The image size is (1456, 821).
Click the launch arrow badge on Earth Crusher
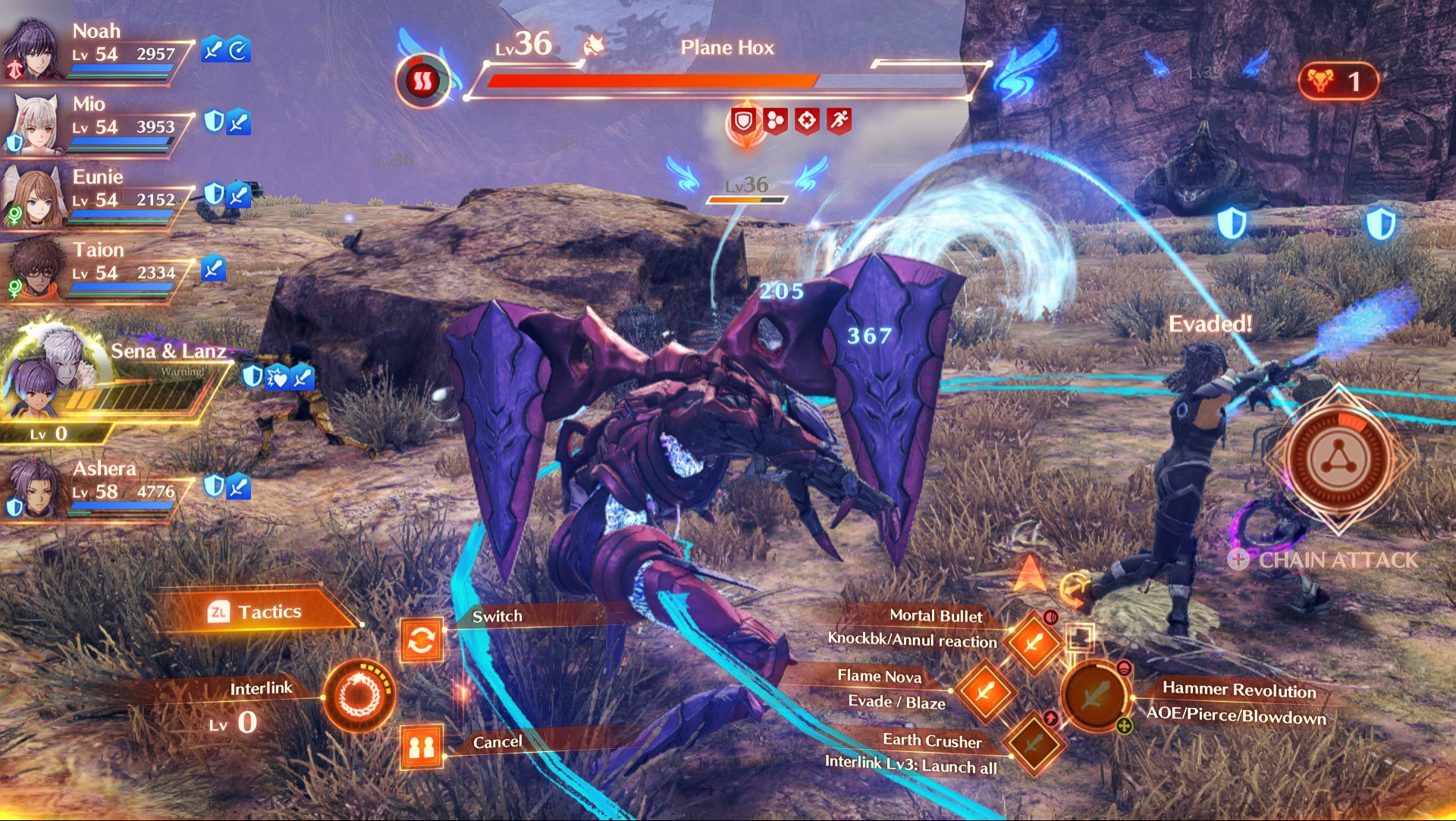(x=1050, y=716)
